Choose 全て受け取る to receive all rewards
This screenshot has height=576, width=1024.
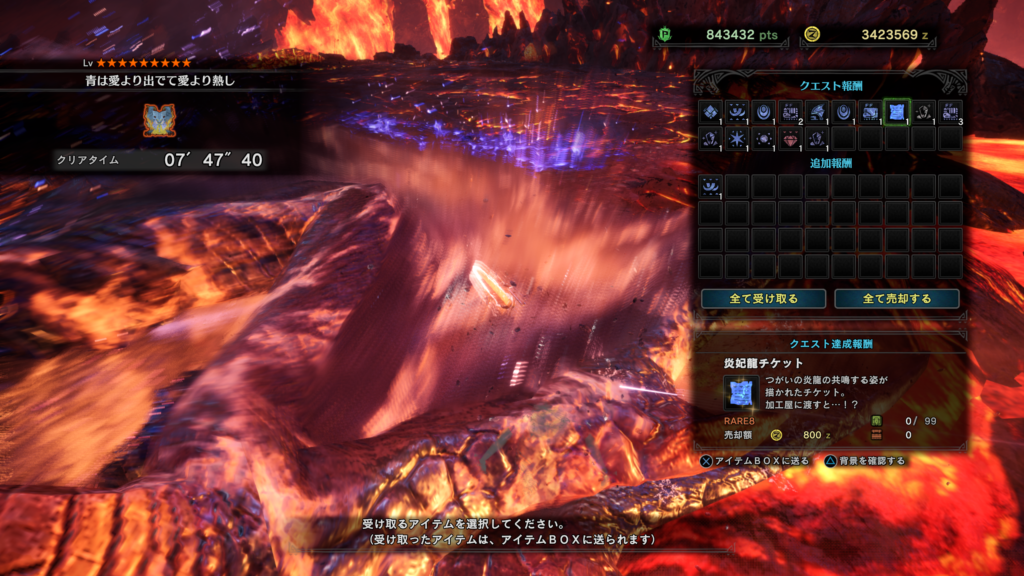point(763,299)
